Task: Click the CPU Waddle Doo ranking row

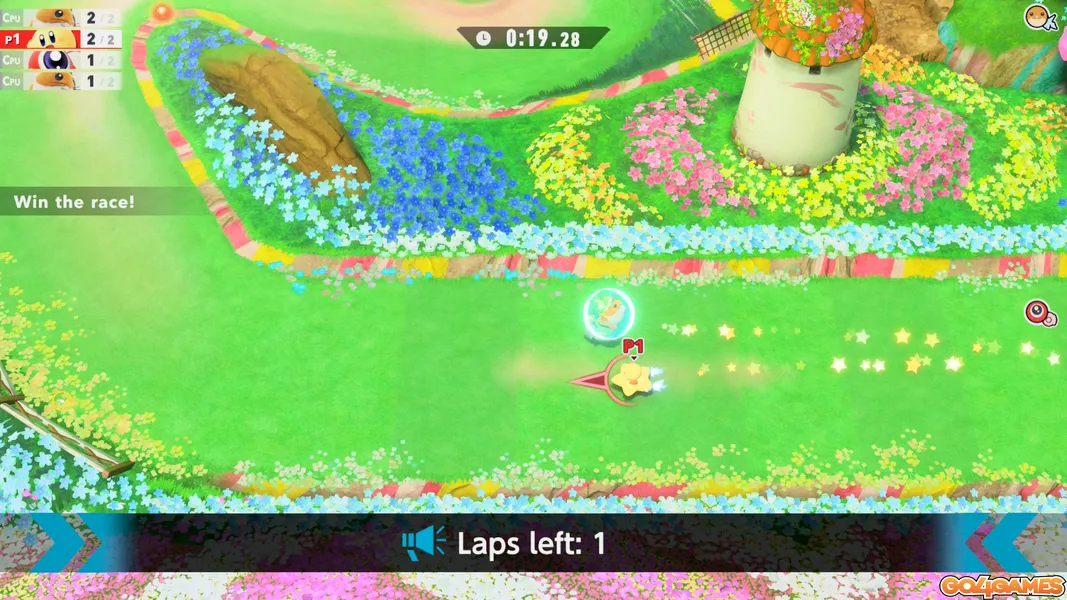Action: (60, 60)
